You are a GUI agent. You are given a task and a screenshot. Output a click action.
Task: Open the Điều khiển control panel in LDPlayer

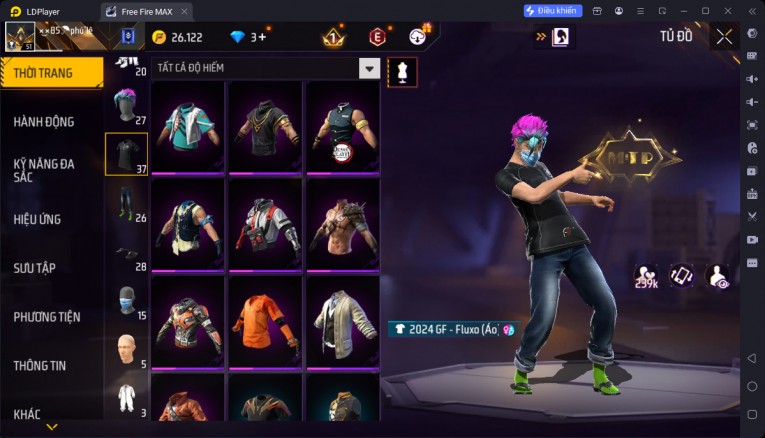[x=552, y=11]
